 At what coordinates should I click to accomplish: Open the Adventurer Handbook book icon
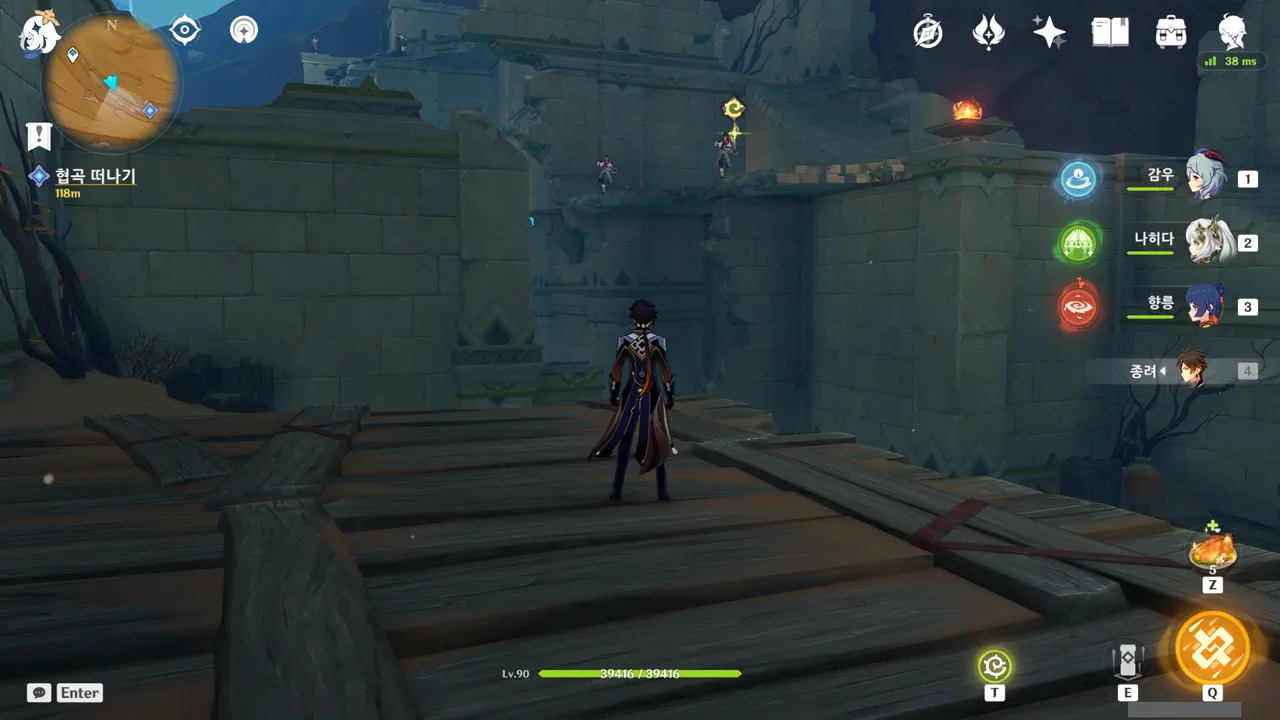coord(1110,32)
